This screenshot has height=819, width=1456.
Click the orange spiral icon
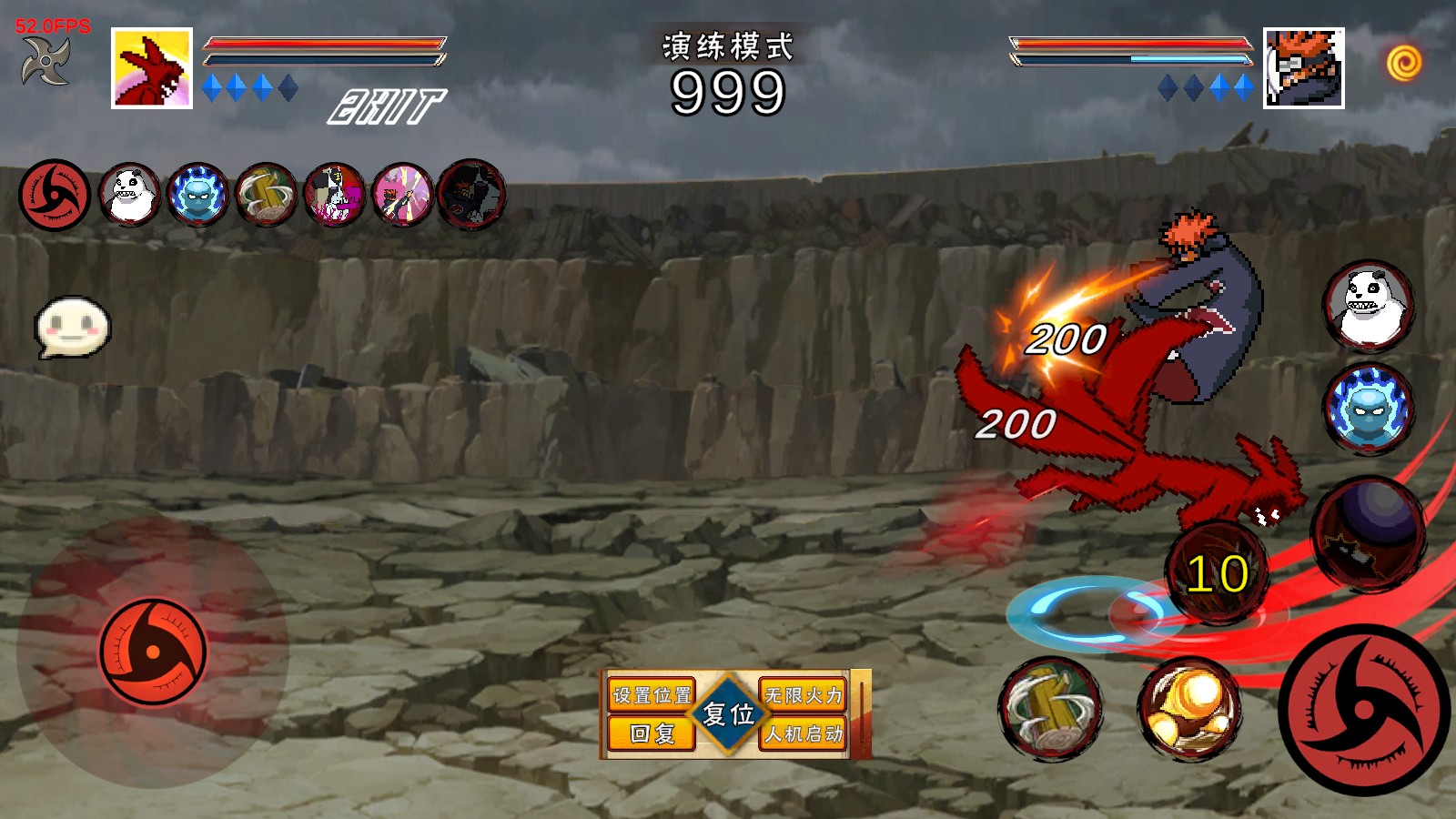click(x=1404, y=63)
